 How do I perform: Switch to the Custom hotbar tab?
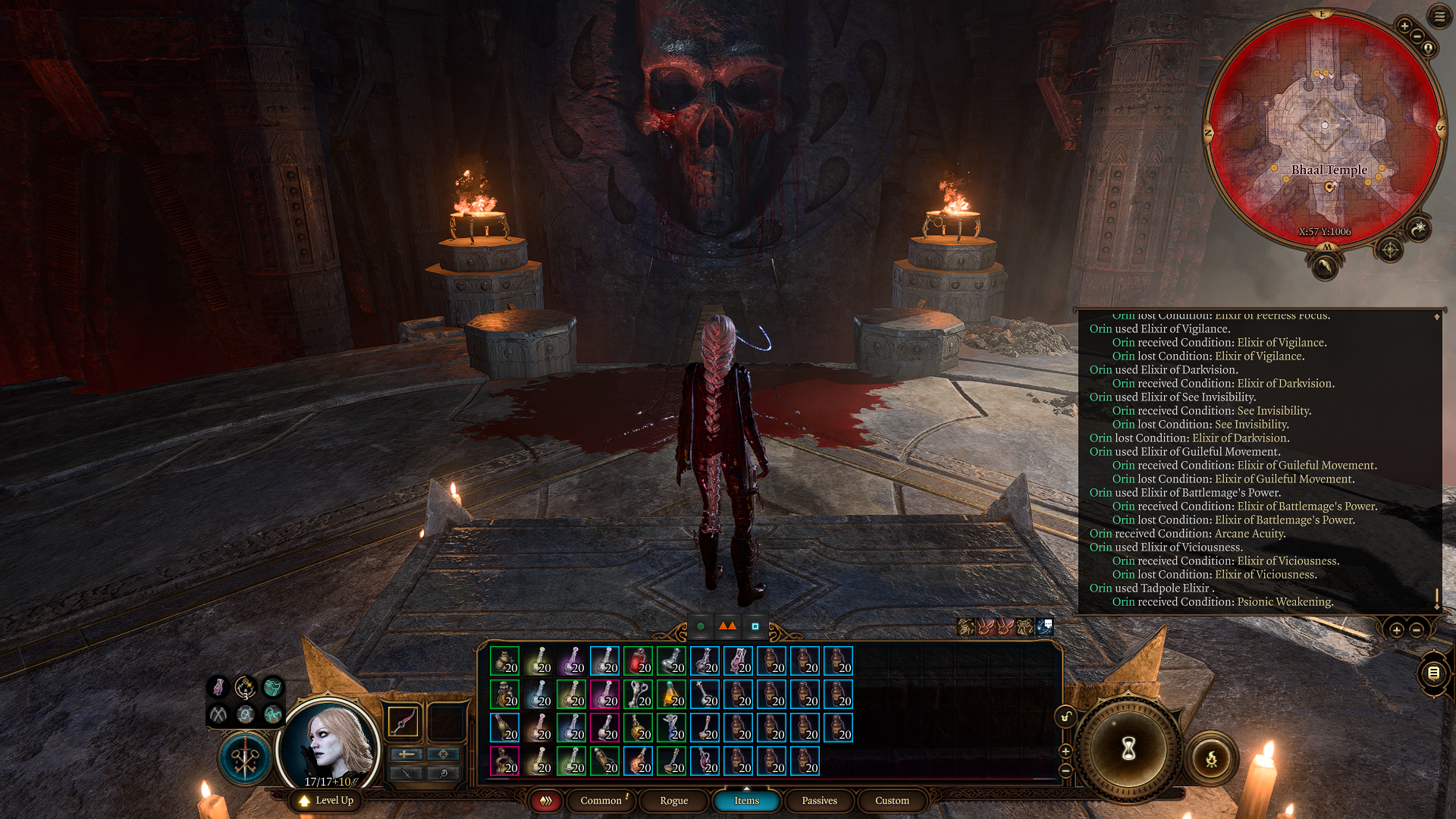(x=892, y=801)
